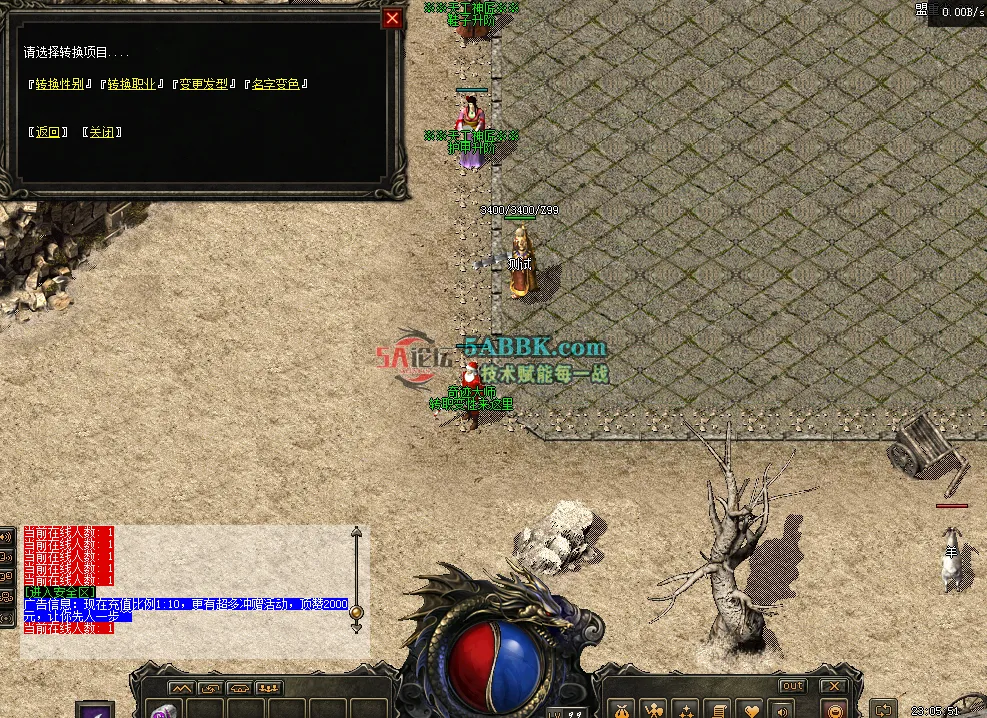Click the 'out' button on bottom panel
This screenshot has width=987, height=718.
click(792, 686)
